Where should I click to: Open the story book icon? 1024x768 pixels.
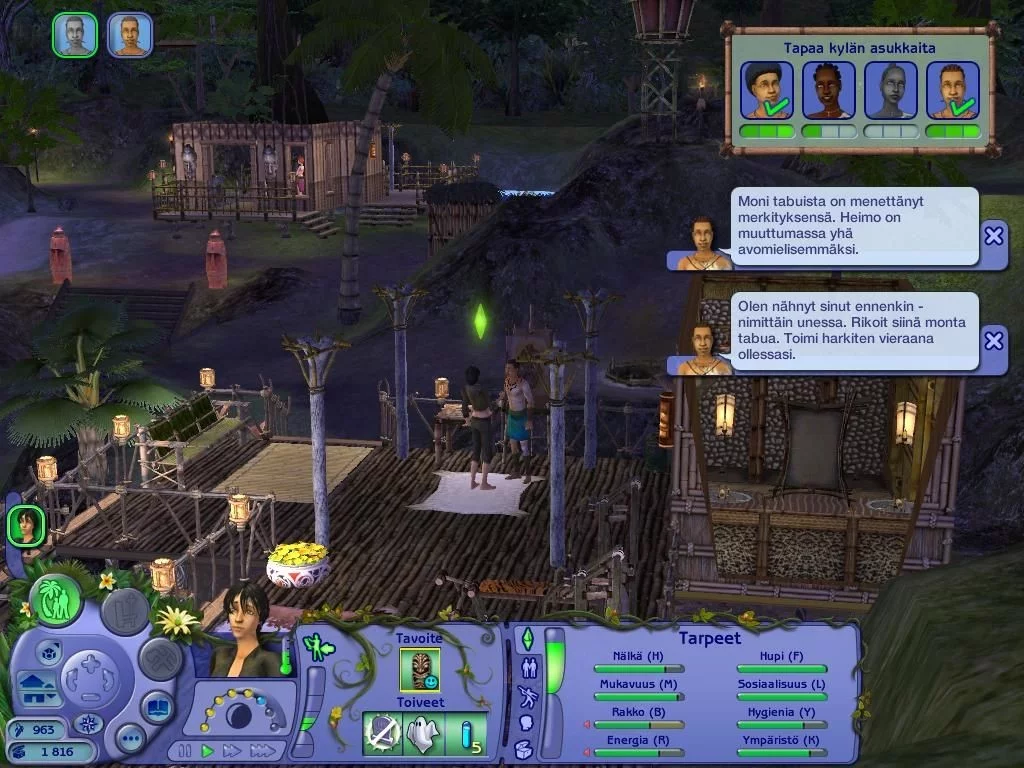click(x=157, y=708)
